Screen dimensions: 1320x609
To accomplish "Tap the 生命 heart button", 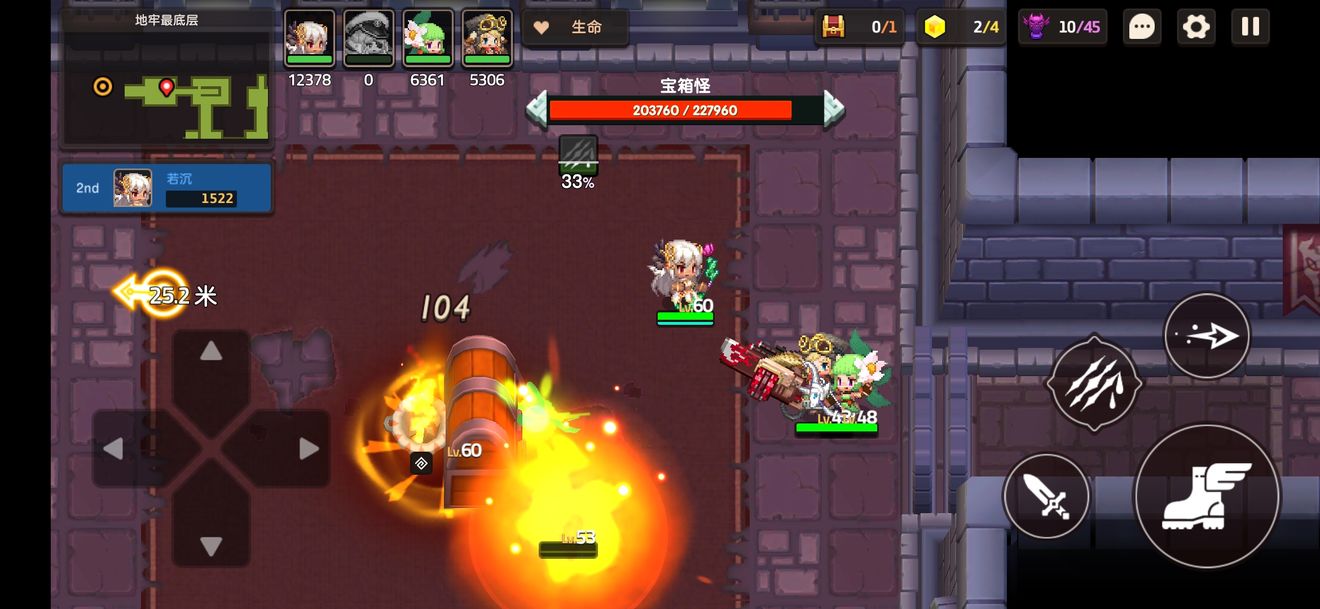I will [575, 27].
